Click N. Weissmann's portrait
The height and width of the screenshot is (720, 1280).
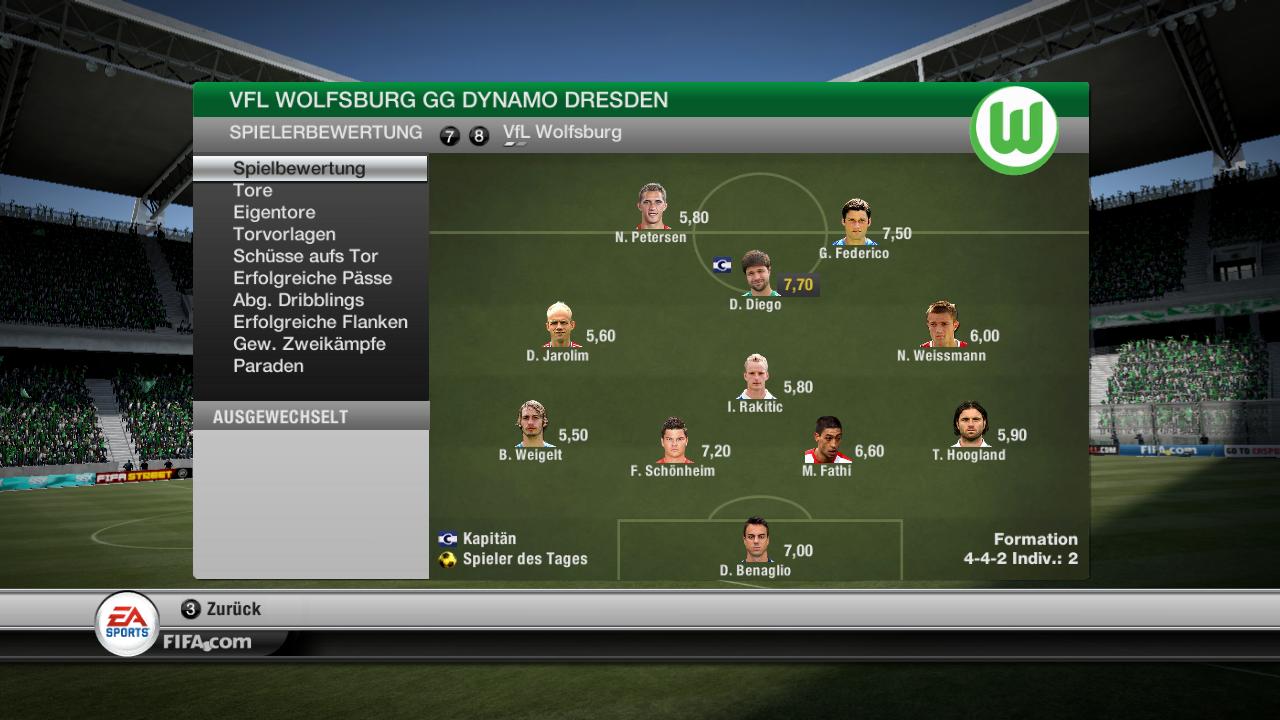pyautogui.click(x=942, y=324)
